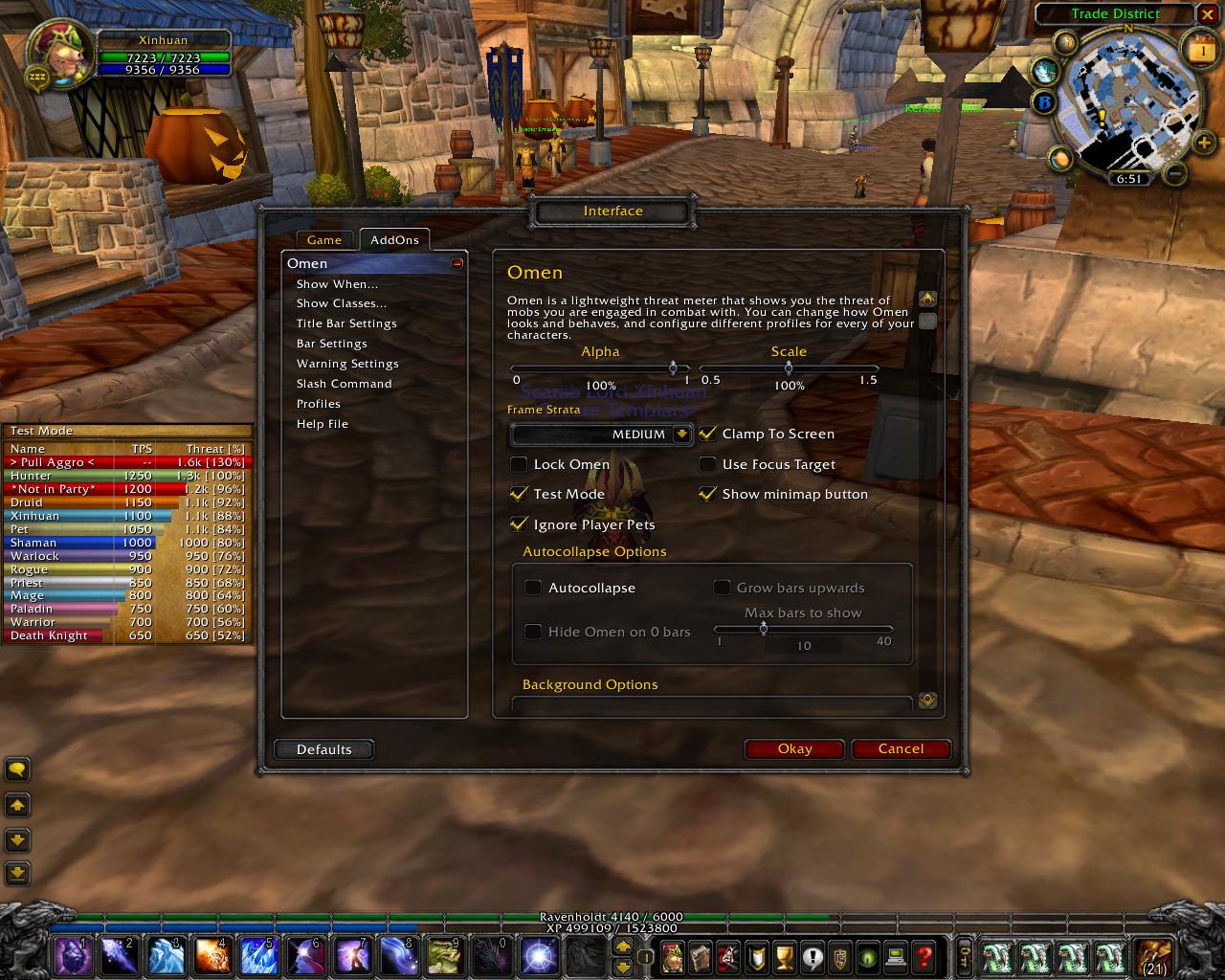Open the talents icon in the micro menu
1225x980 pixels.
728,955
